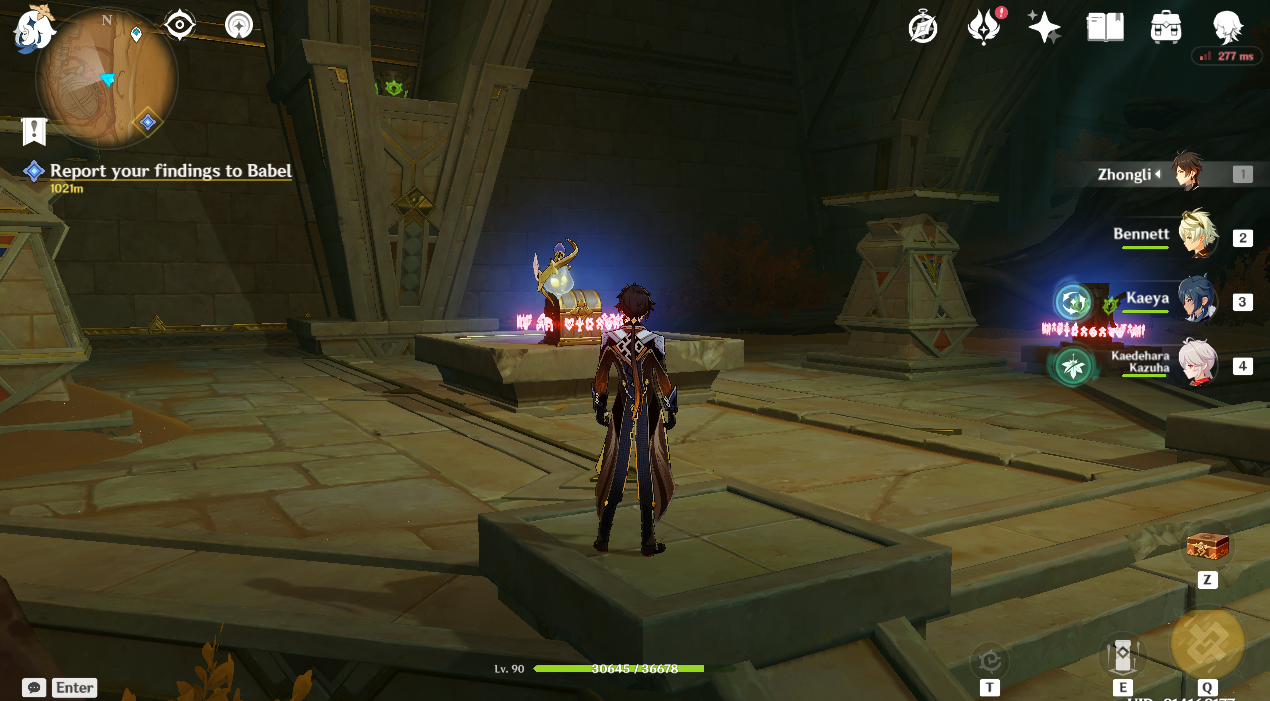Image resolution: width=1270 pixels, height=701 pixels.
Task: Unleash Zhongli's golden Elemental Burst
Action: (x=1207, y=643)
